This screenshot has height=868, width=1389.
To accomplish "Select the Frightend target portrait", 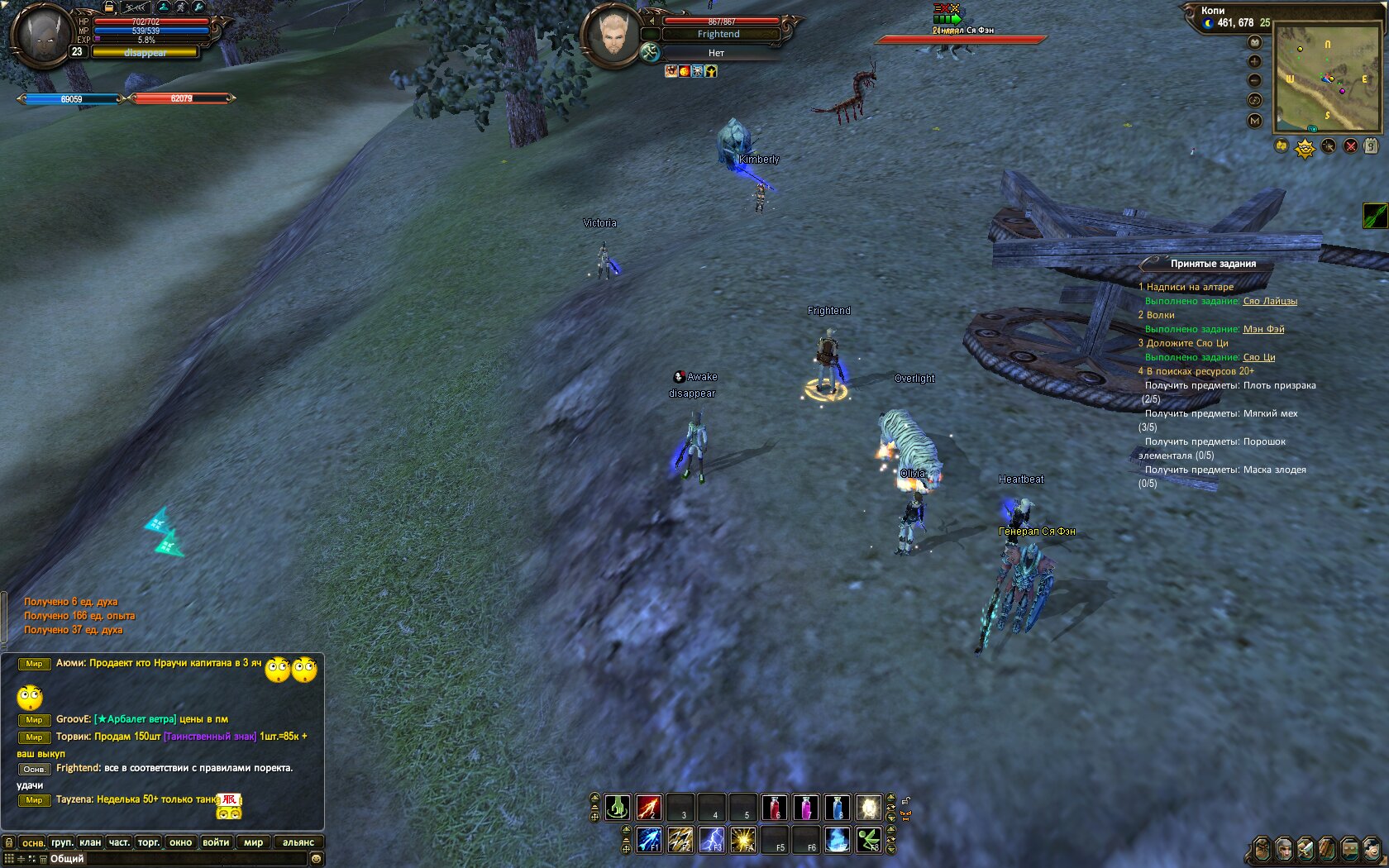I will tap(611, 35).
